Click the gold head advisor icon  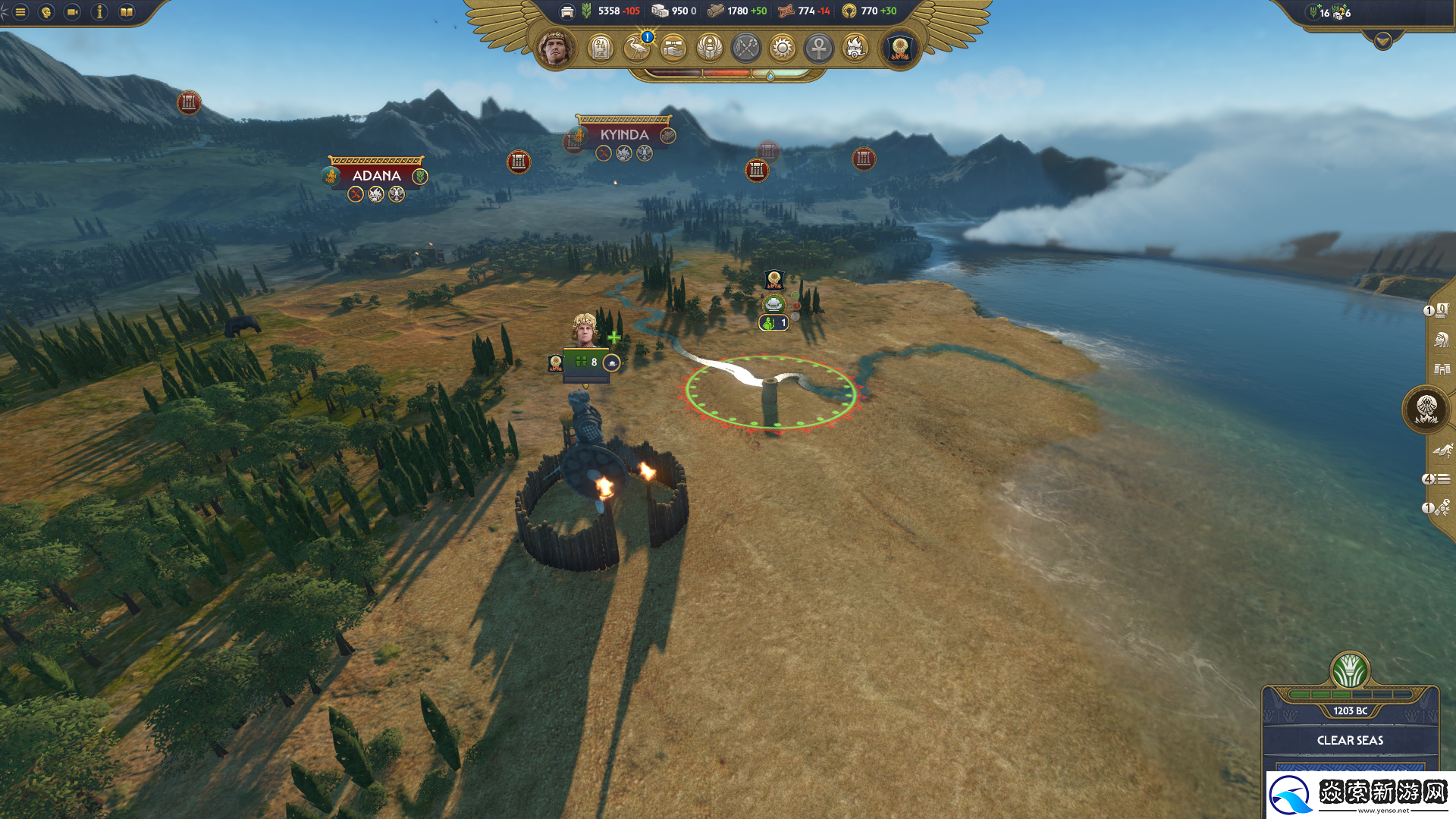pyautogui.click(x=46, y=12)
